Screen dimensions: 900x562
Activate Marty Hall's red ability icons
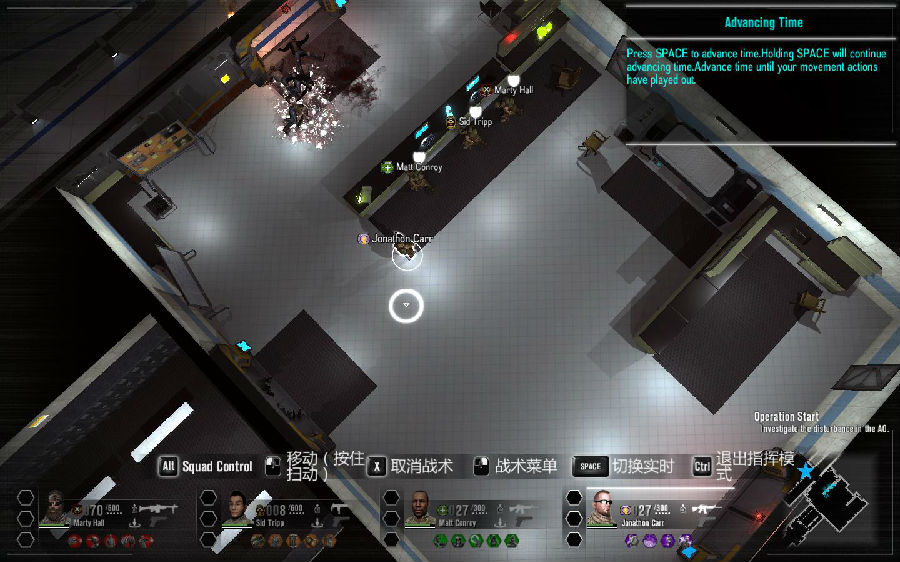point(111,541)
